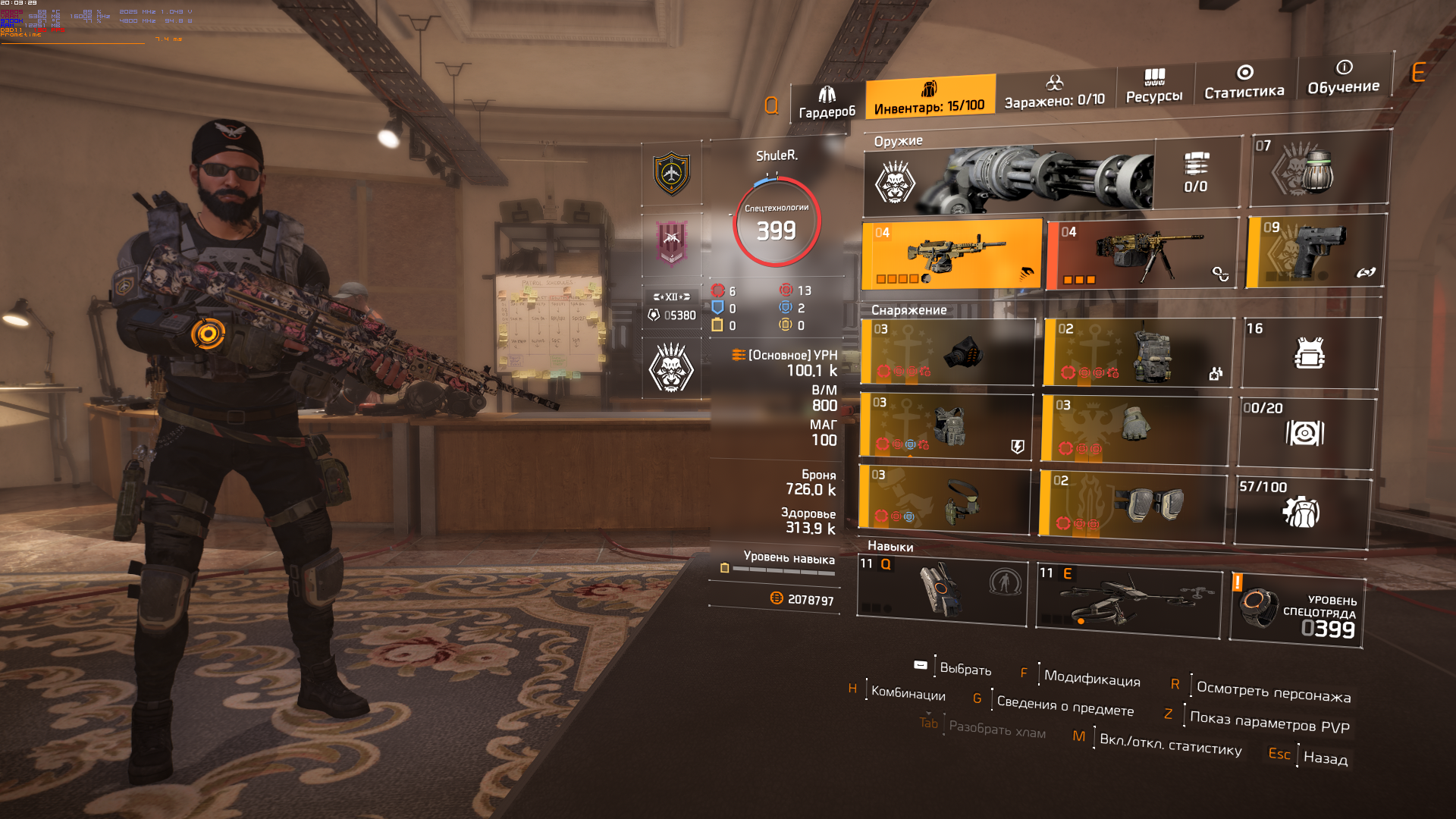Image resolution: width=1456 pixels, height=819 pixels.
Task: Switch to the Ресурсы tab
Action: pos(1154,86)
